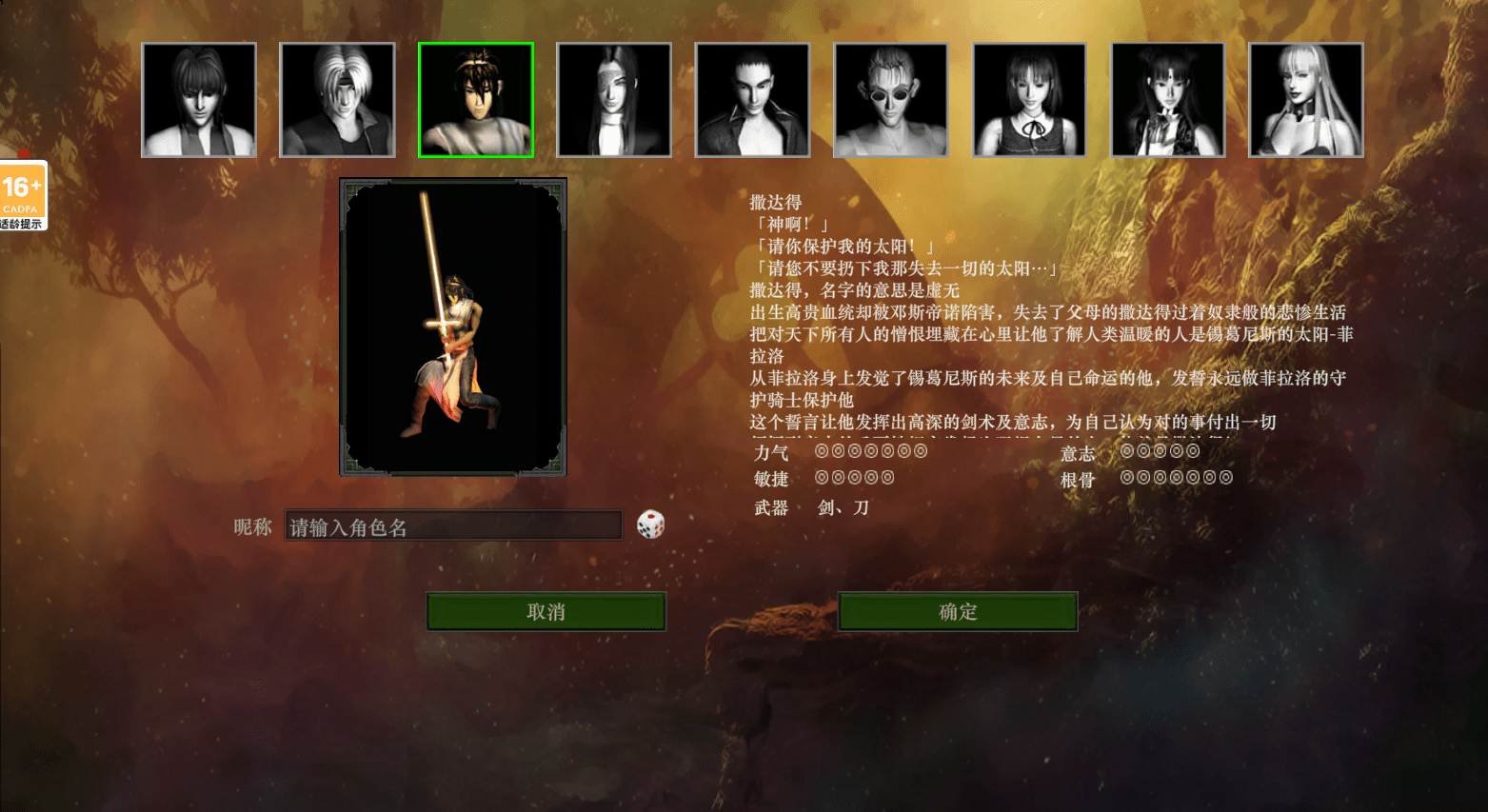Select the green-highlighted headband swordsman portrait
The image size is (1488, 812).
tap(476, 100)
